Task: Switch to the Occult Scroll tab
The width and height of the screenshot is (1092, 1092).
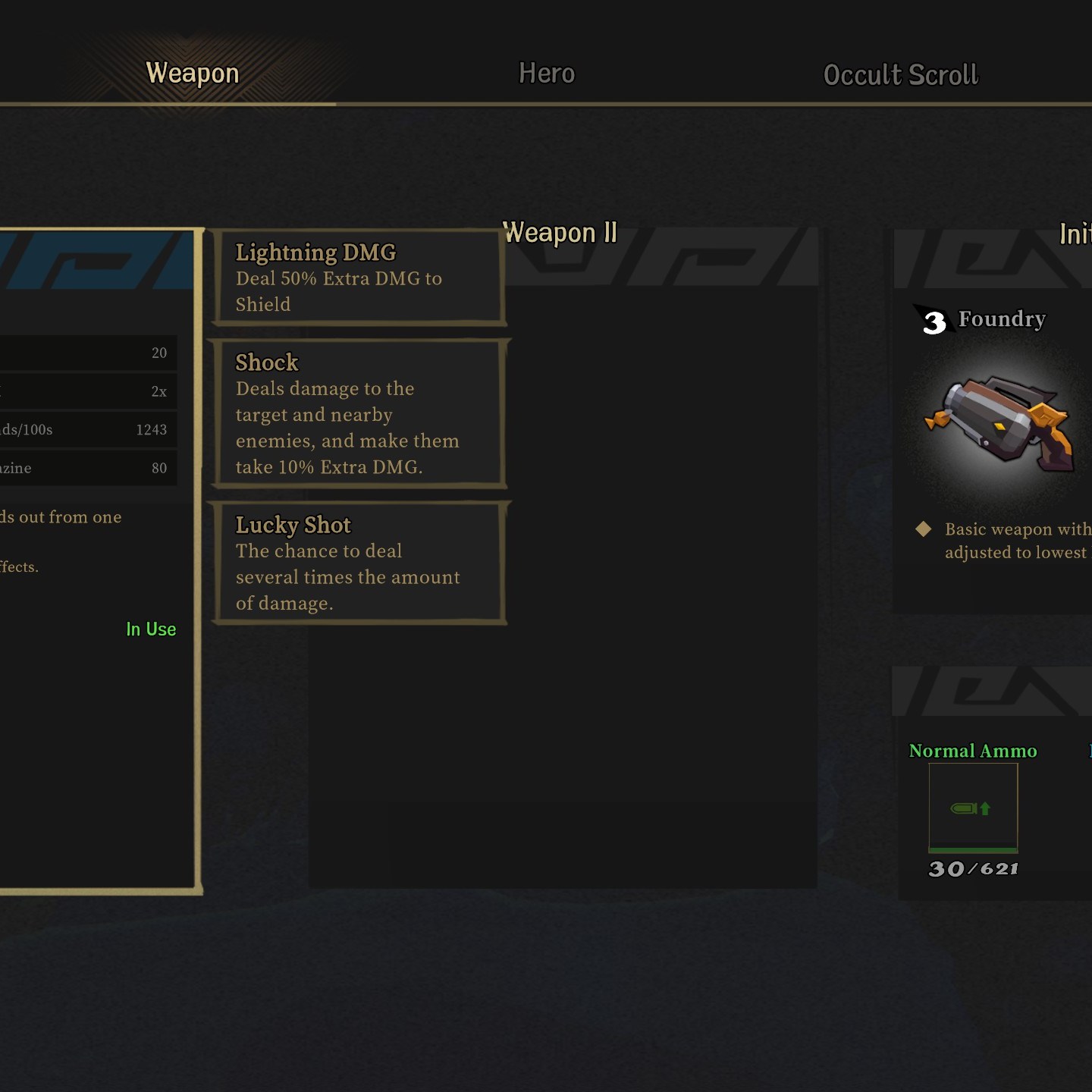Action: [900, 75]
